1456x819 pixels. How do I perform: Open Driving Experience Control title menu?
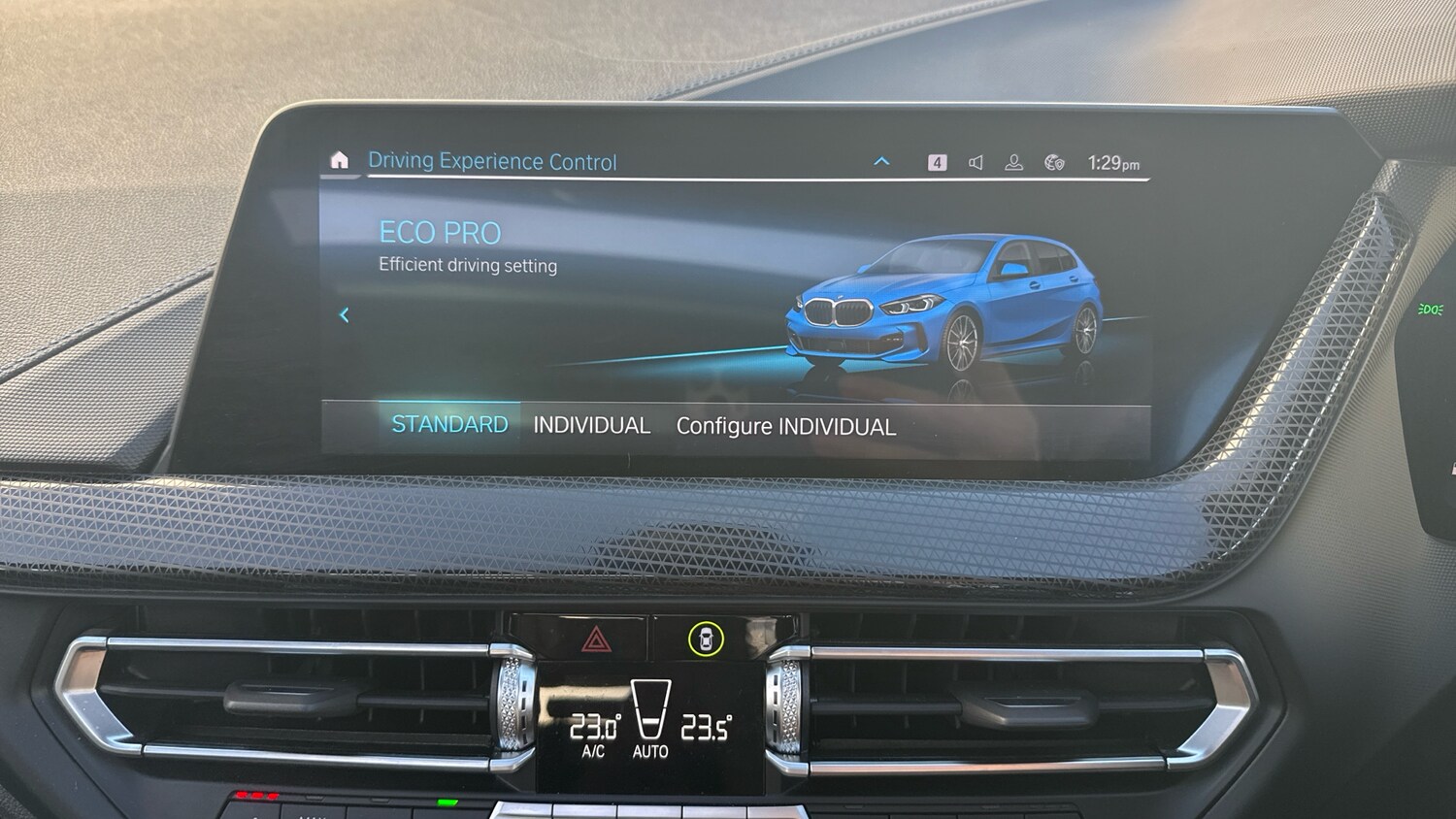[493, 160]
